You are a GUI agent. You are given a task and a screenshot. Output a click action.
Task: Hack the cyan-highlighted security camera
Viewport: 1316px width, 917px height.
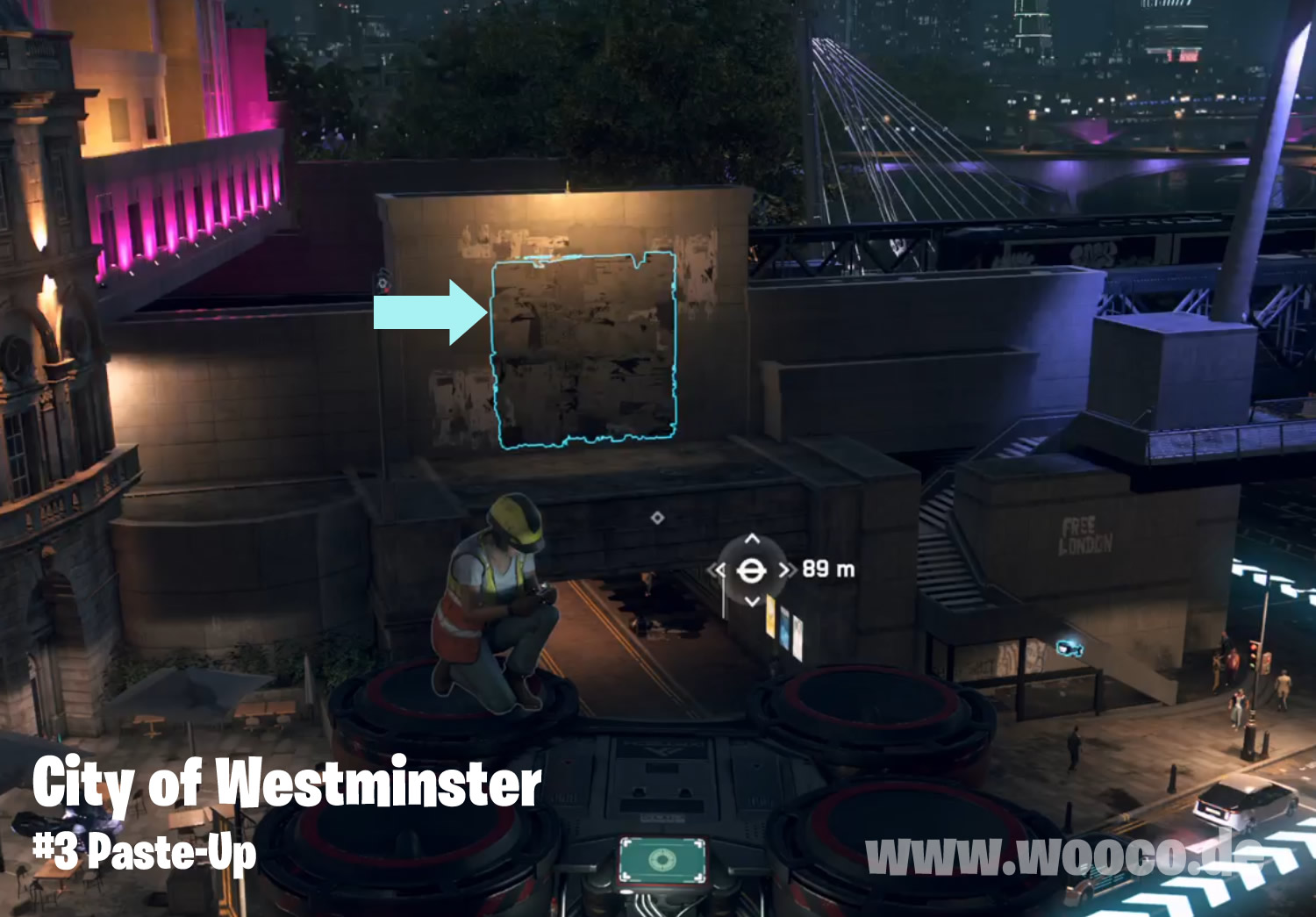[1069, 648]
